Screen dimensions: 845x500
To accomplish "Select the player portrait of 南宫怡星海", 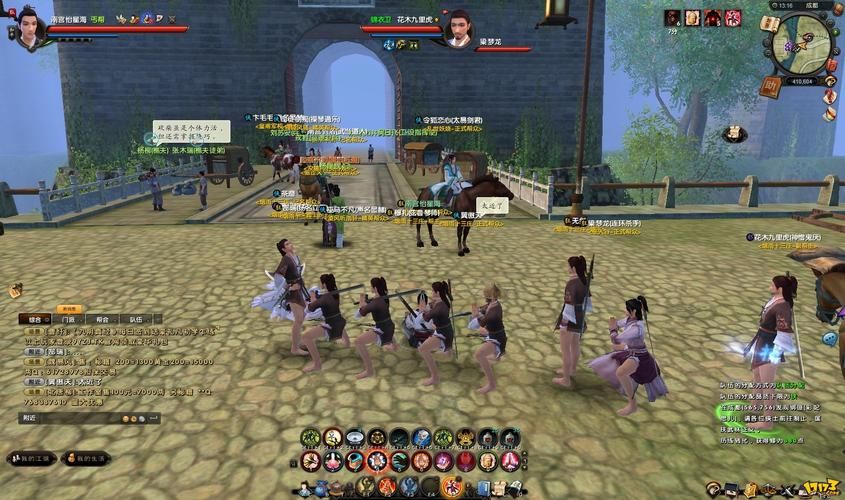I will [27, 27].
